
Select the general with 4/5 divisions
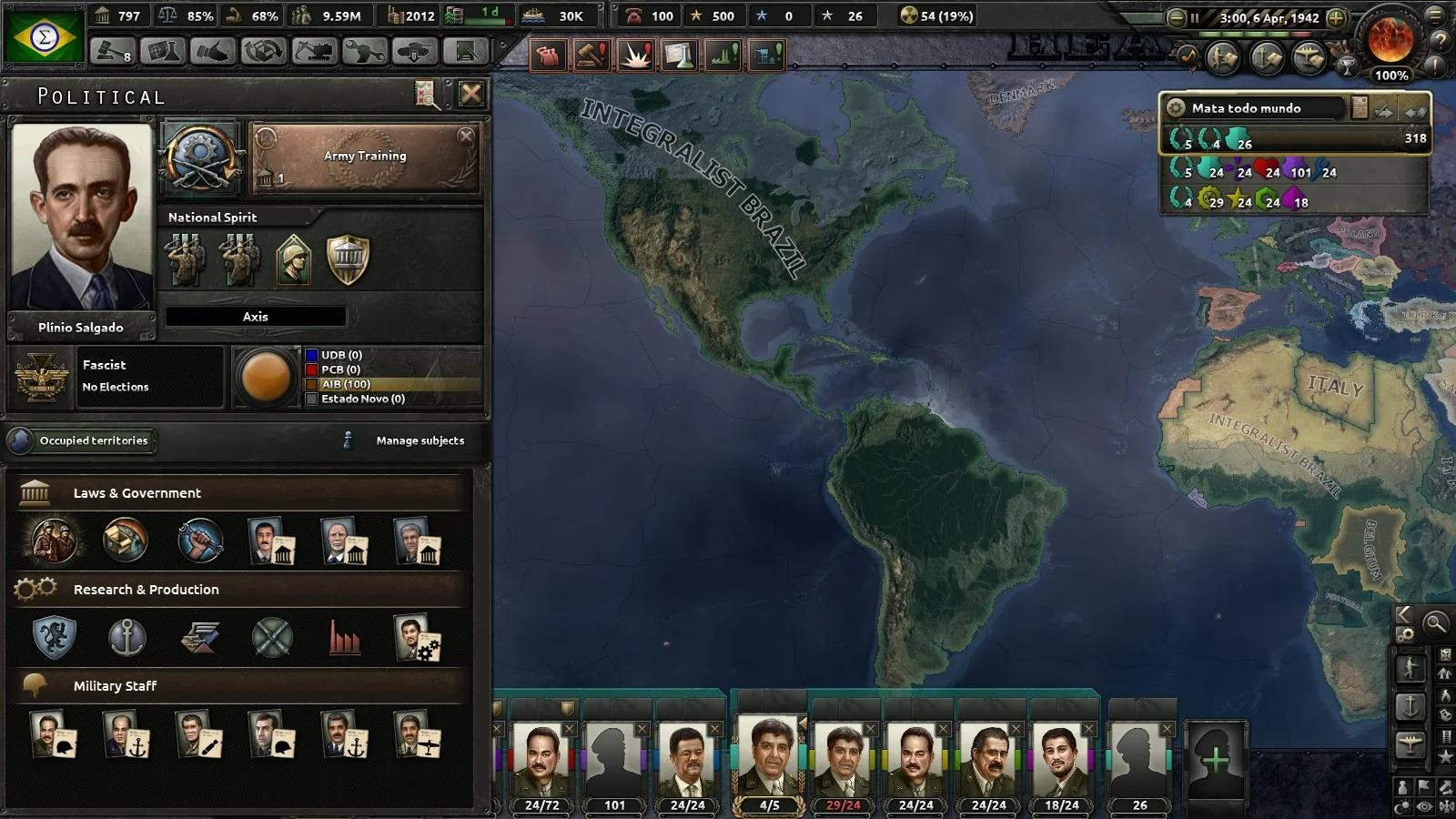tap(769, 763)
